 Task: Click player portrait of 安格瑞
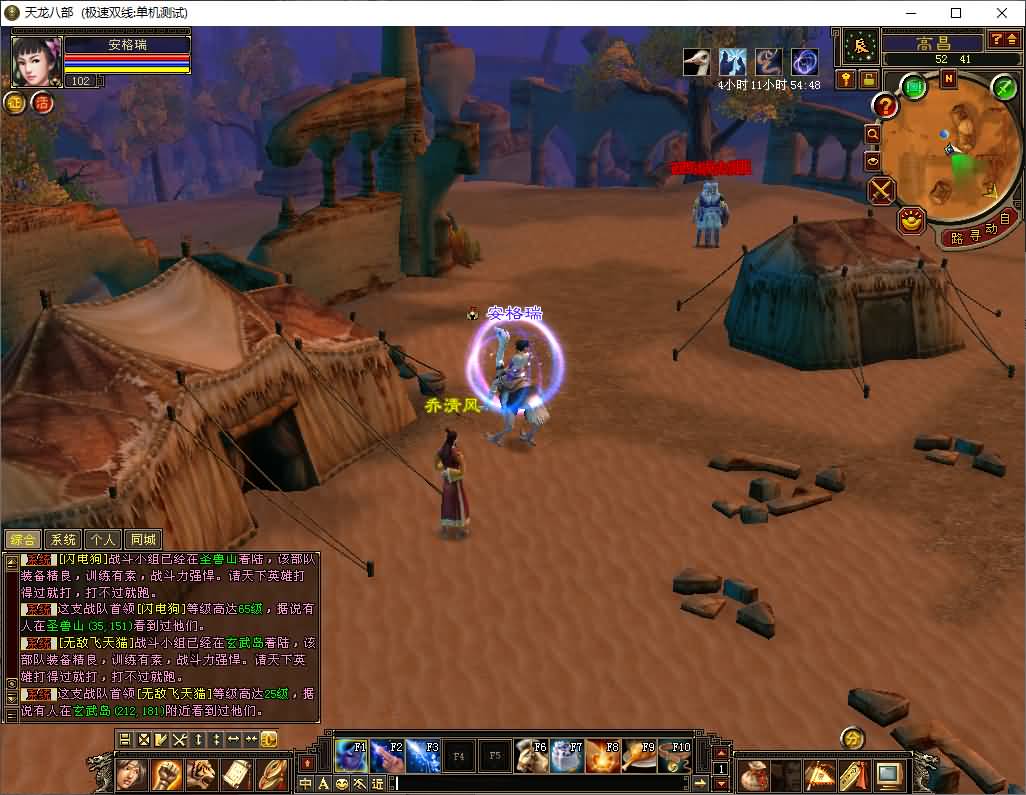[x=36, y=60]
